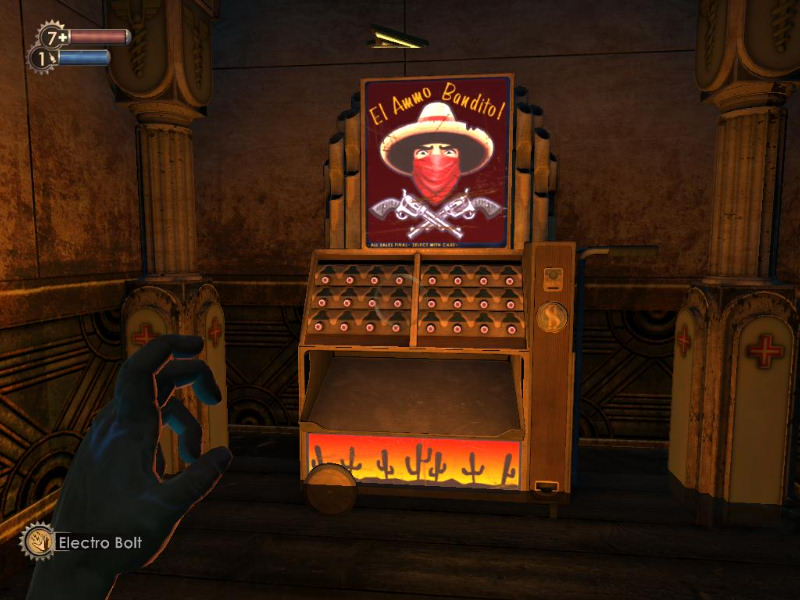Click the first aid kit gear icon
The width and height of the screenshot is (800, 600).
point(52,37)
